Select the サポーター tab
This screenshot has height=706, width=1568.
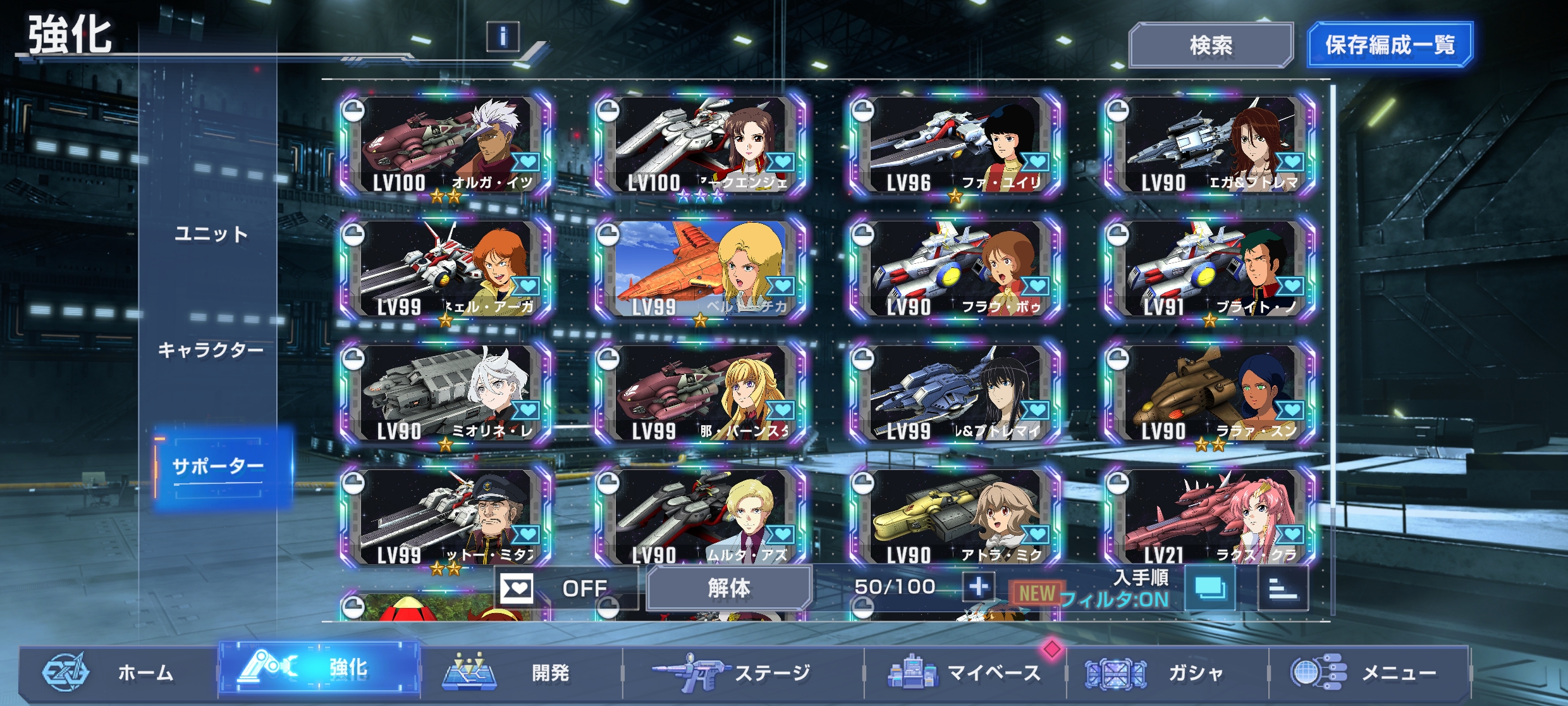coord(218,467)
